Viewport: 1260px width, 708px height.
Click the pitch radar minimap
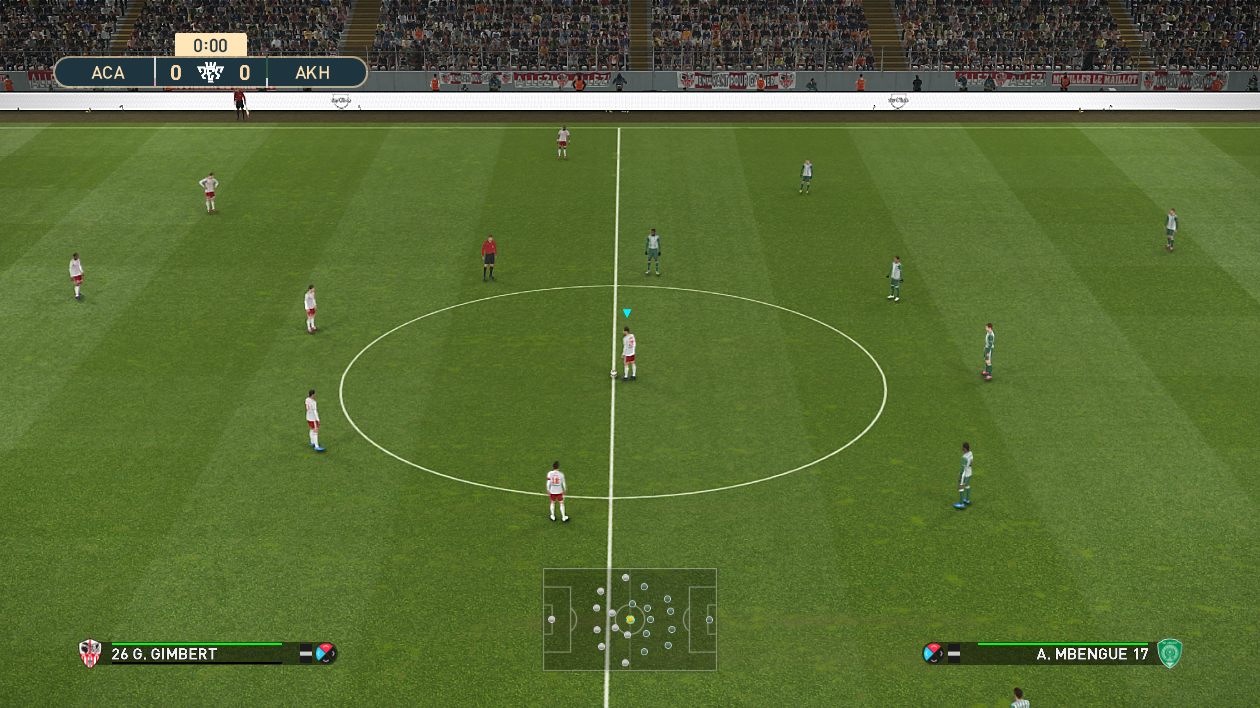pyautogui.click(x=630, y=619)
